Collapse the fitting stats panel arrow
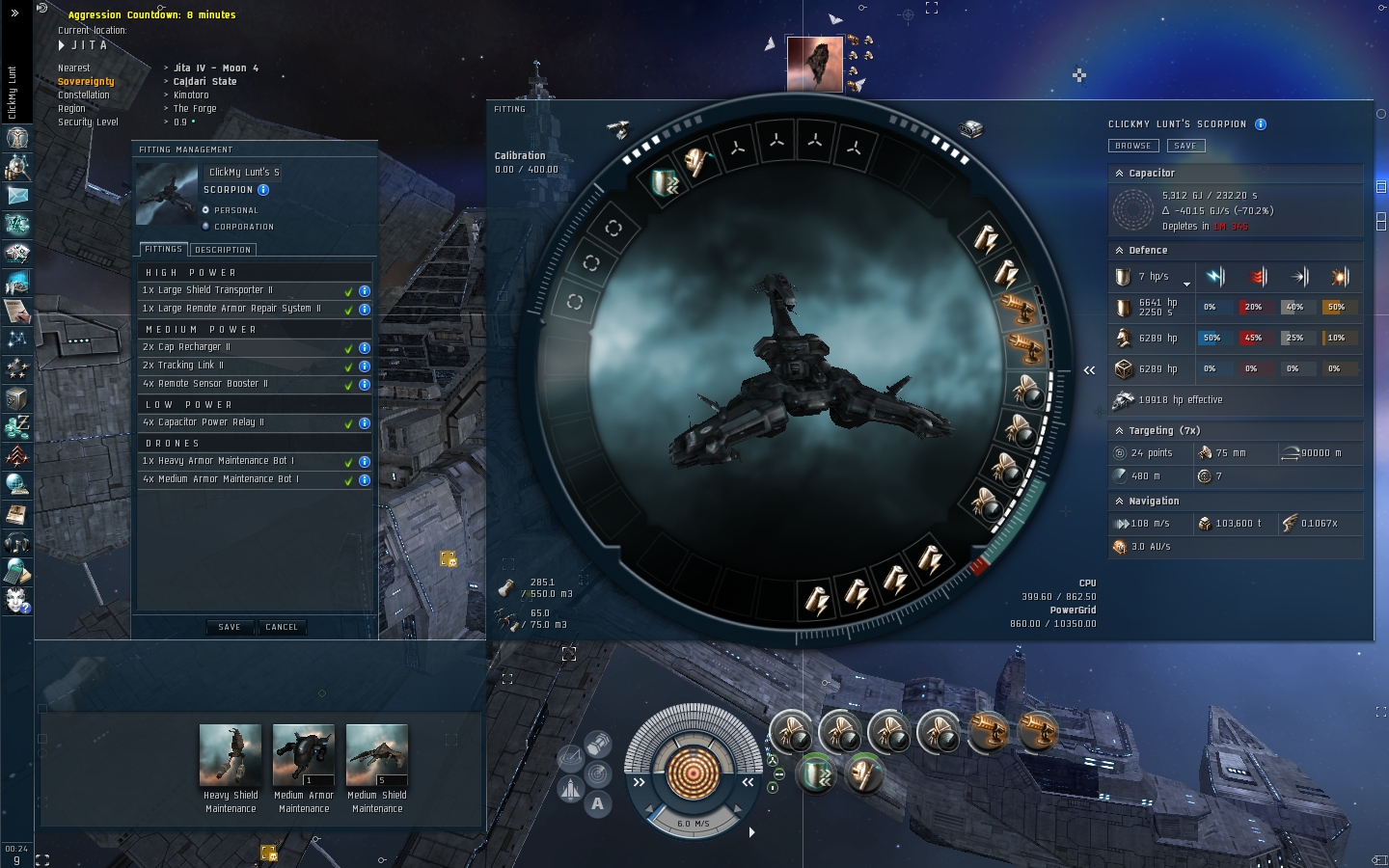This screenshot has width=1389, height=868. tap(1089, 370)
